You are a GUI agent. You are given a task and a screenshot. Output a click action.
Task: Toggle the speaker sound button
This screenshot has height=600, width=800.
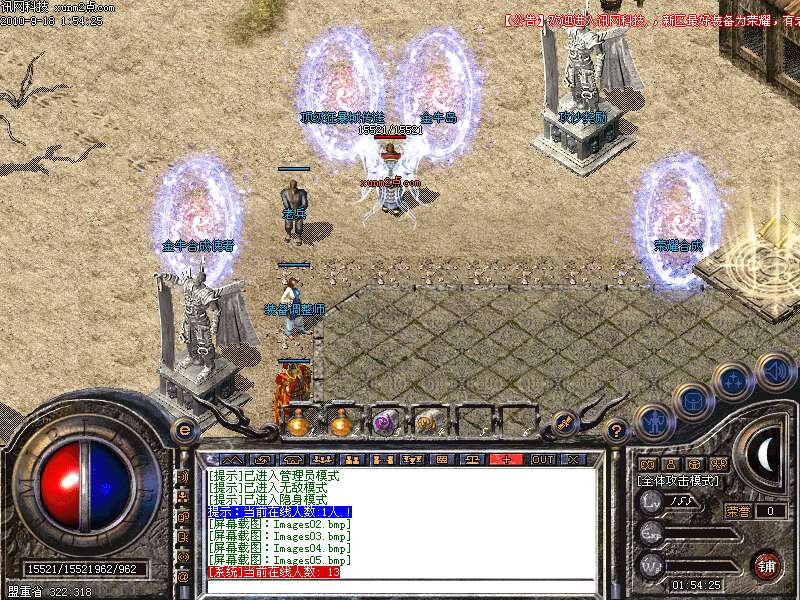775,371
